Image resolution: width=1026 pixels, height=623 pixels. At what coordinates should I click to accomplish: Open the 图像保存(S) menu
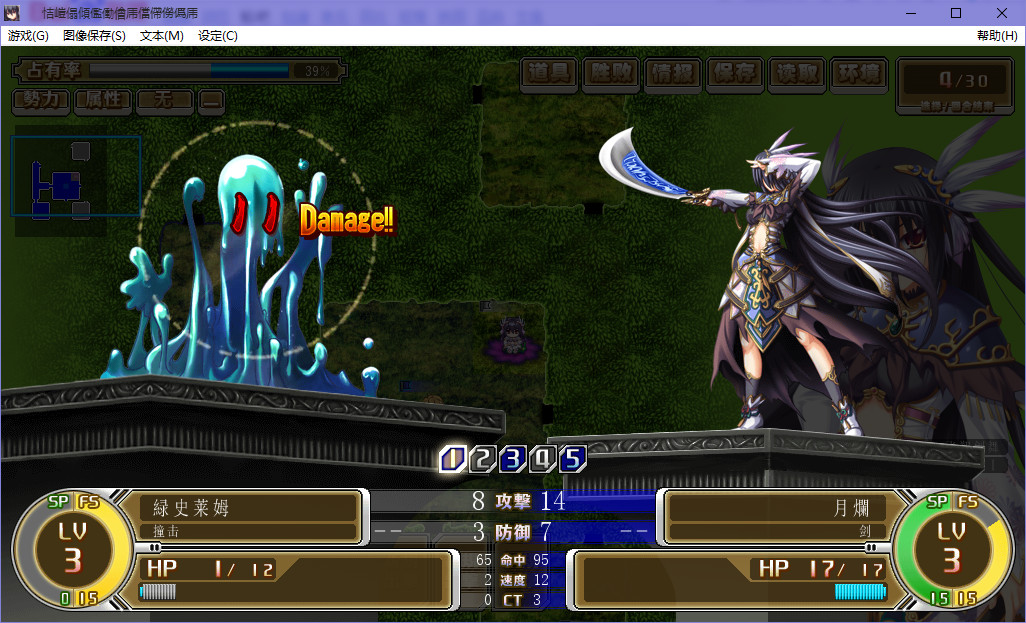point(94,36)
